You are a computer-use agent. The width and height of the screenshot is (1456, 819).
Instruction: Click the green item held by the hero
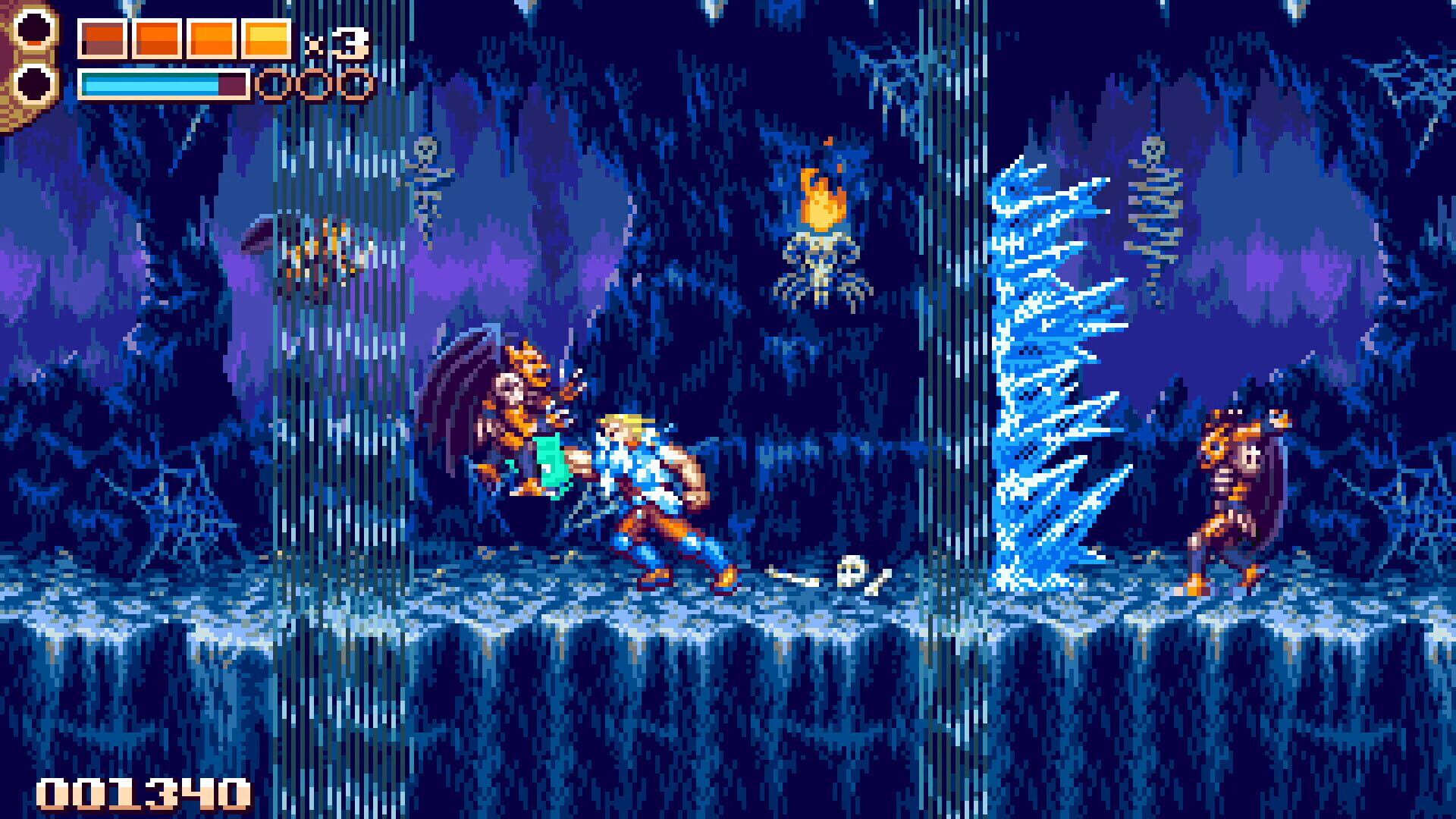554,459
